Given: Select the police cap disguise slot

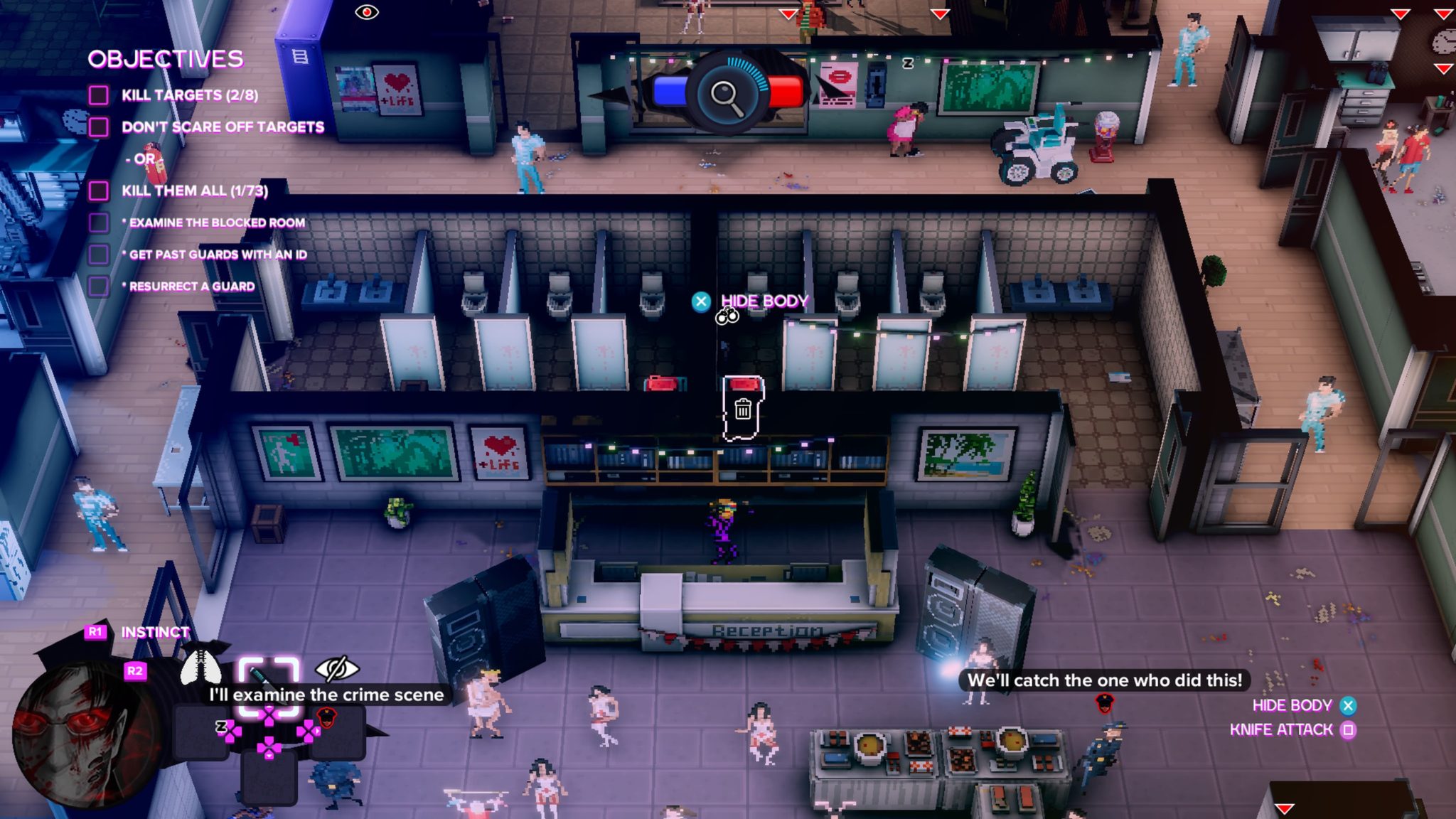Looking at the screenshot, I should (x=327, y=719).
